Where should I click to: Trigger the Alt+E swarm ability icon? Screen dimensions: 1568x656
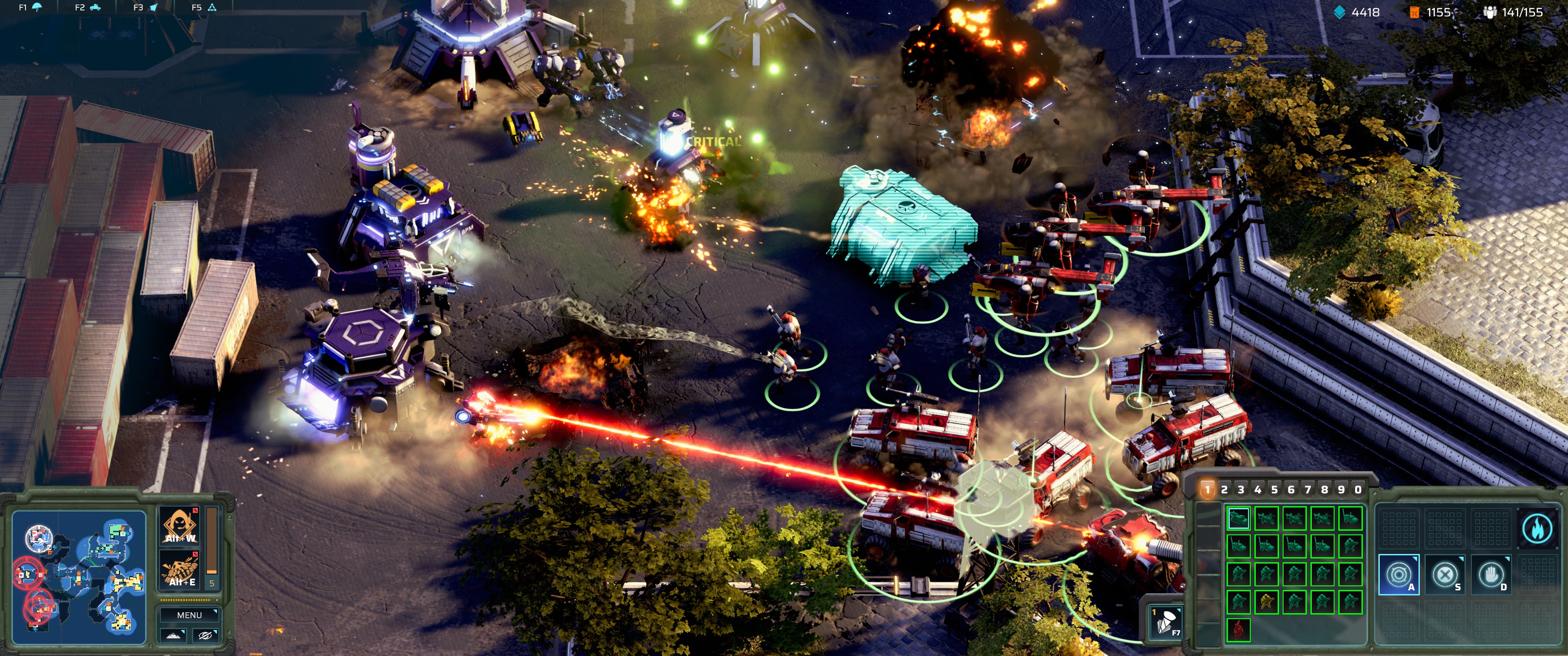pyautogui.click(x=179, y=569)
